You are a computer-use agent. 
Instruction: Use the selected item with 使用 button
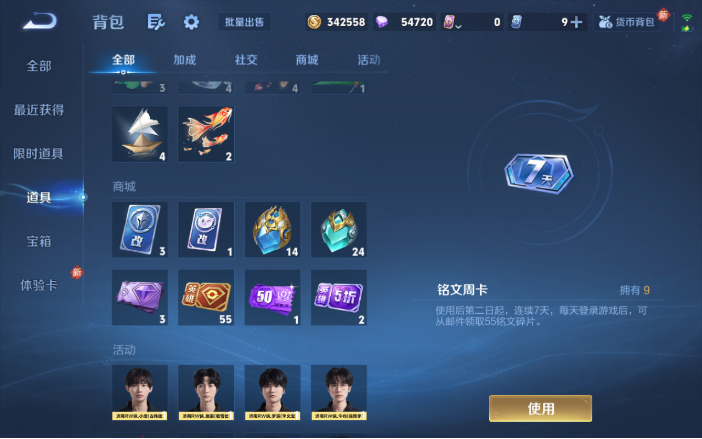540,408
